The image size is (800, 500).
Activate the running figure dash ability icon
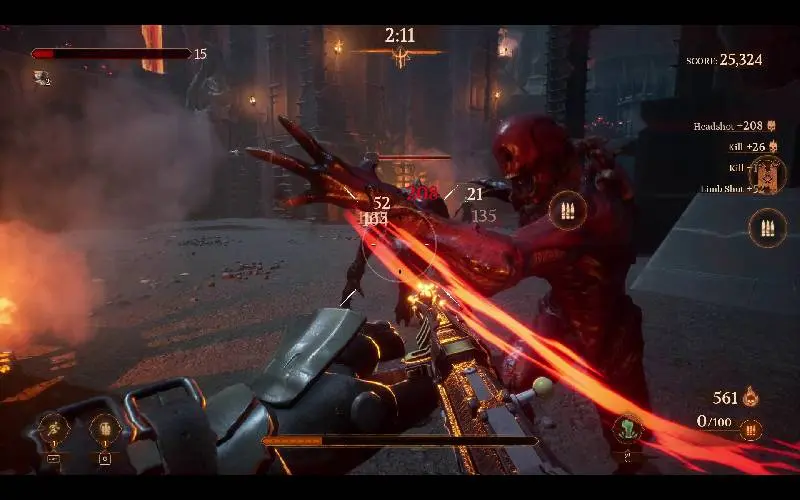tap(53, 429)
